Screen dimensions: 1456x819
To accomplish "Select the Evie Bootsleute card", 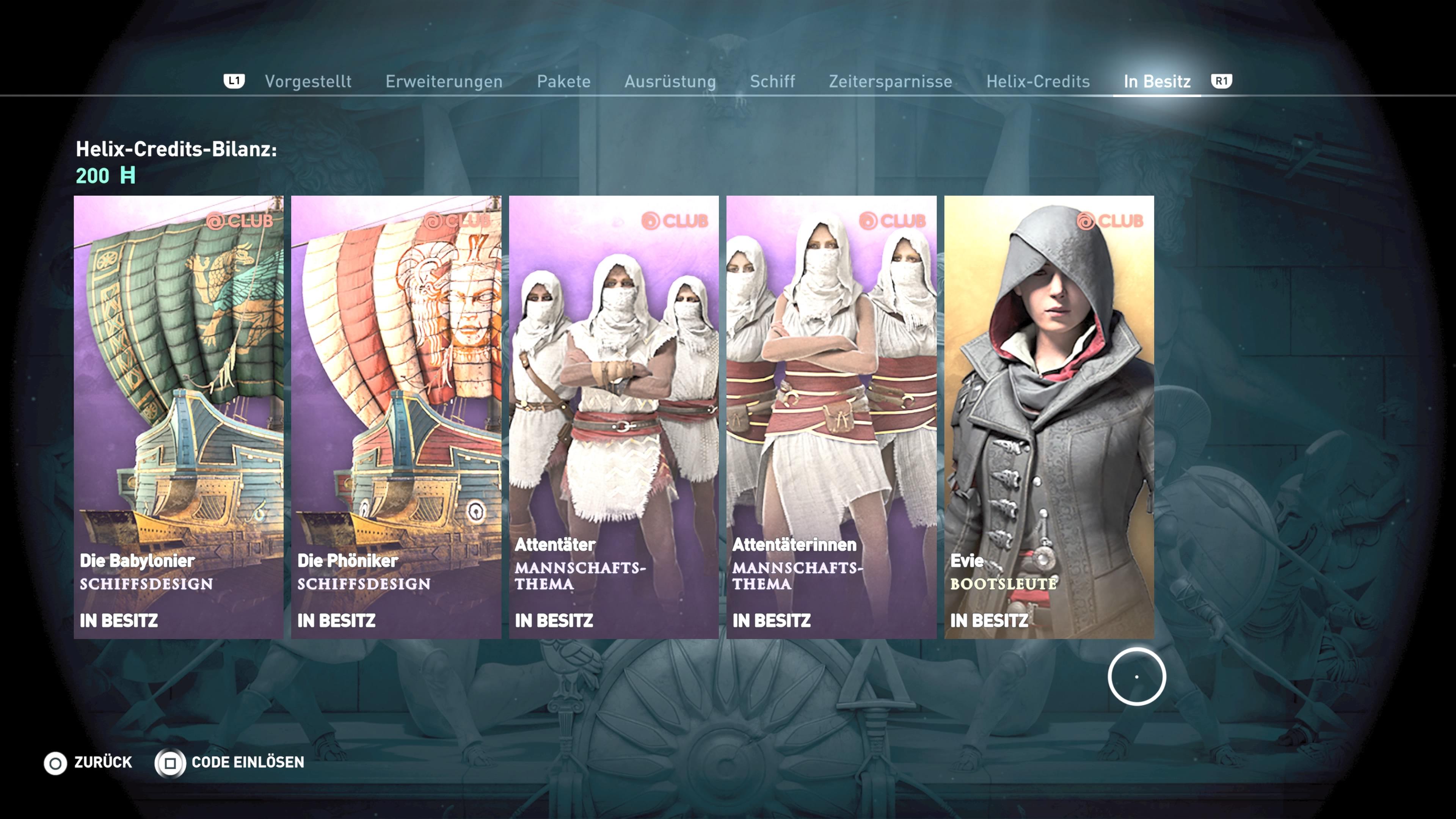I will (x=1049, y=417).
